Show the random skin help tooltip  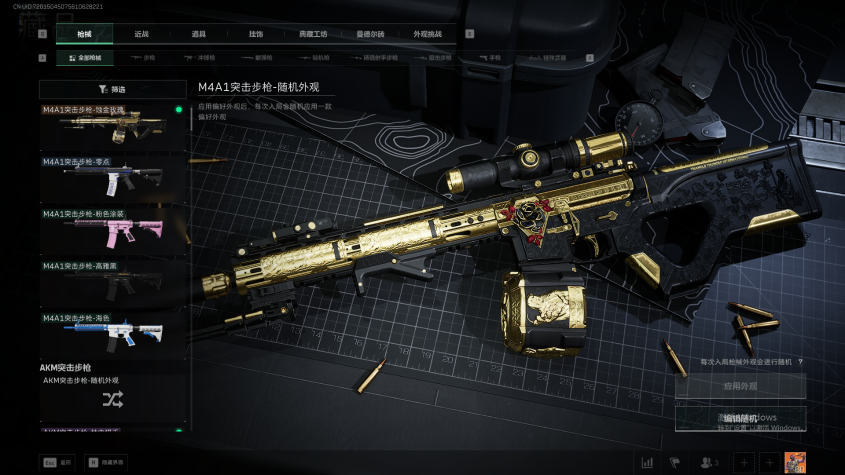click(x=801, y=361)
